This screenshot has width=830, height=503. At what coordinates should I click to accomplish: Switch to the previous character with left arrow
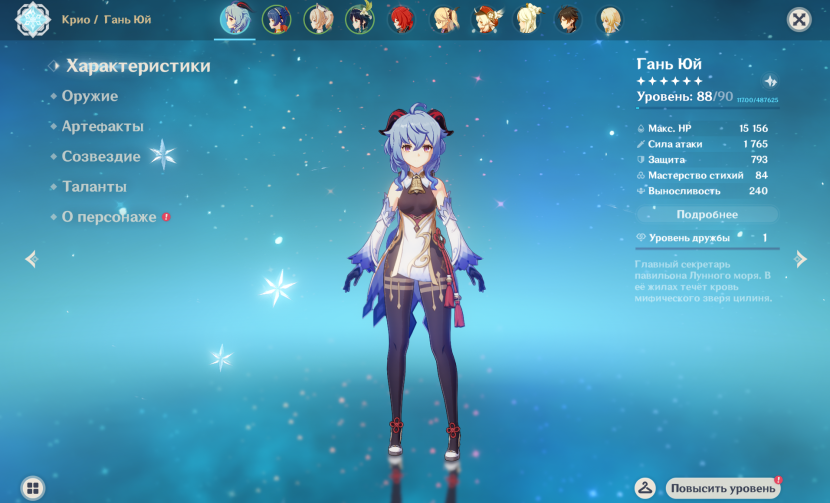click(31, 259)
